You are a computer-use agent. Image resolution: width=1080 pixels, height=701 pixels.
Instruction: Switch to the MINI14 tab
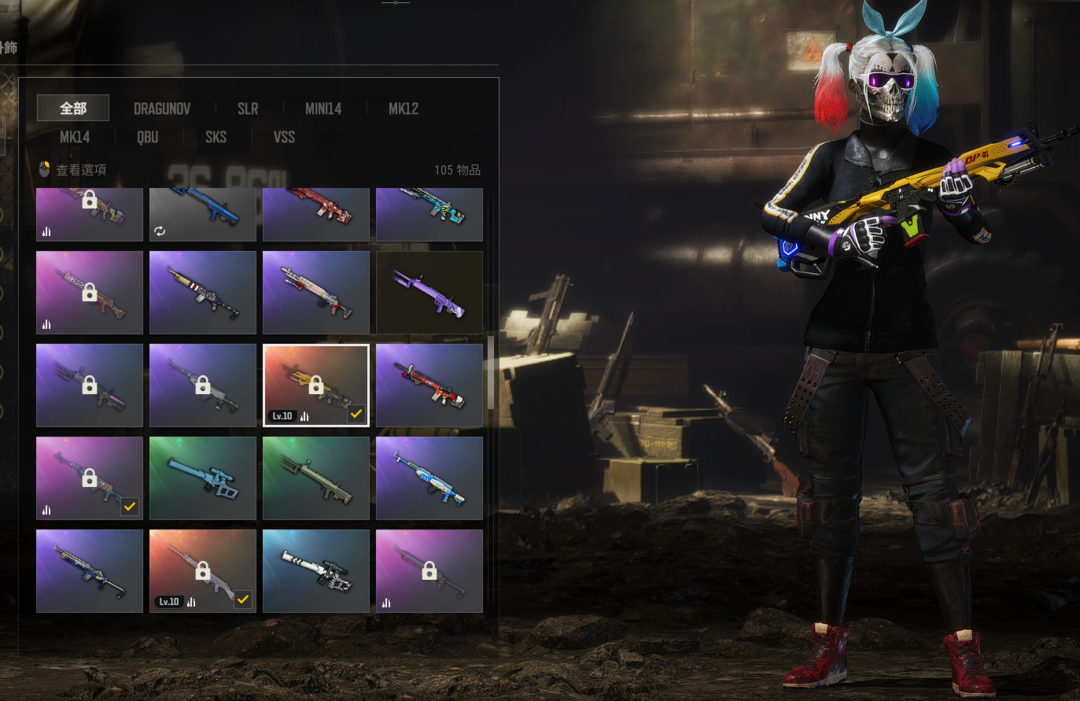(x=323, y=109)
